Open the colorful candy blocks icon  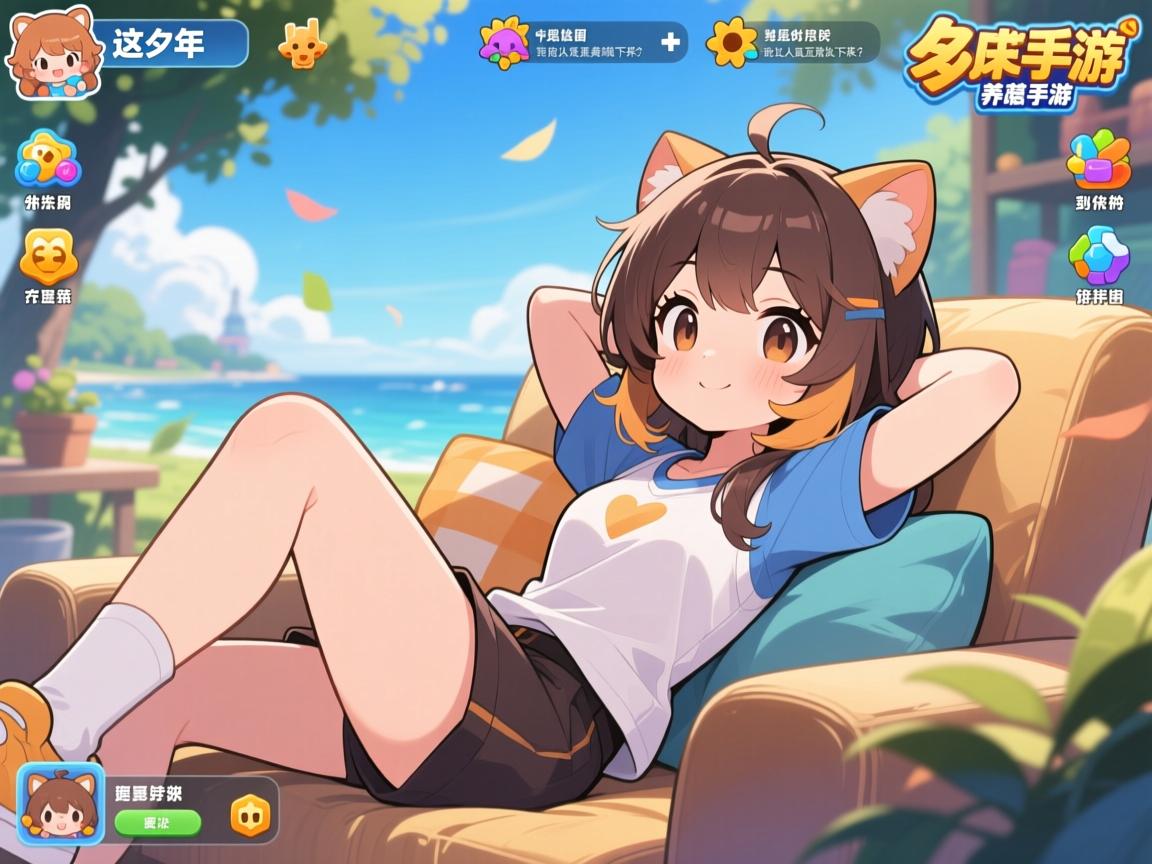tap(1098, 160)
